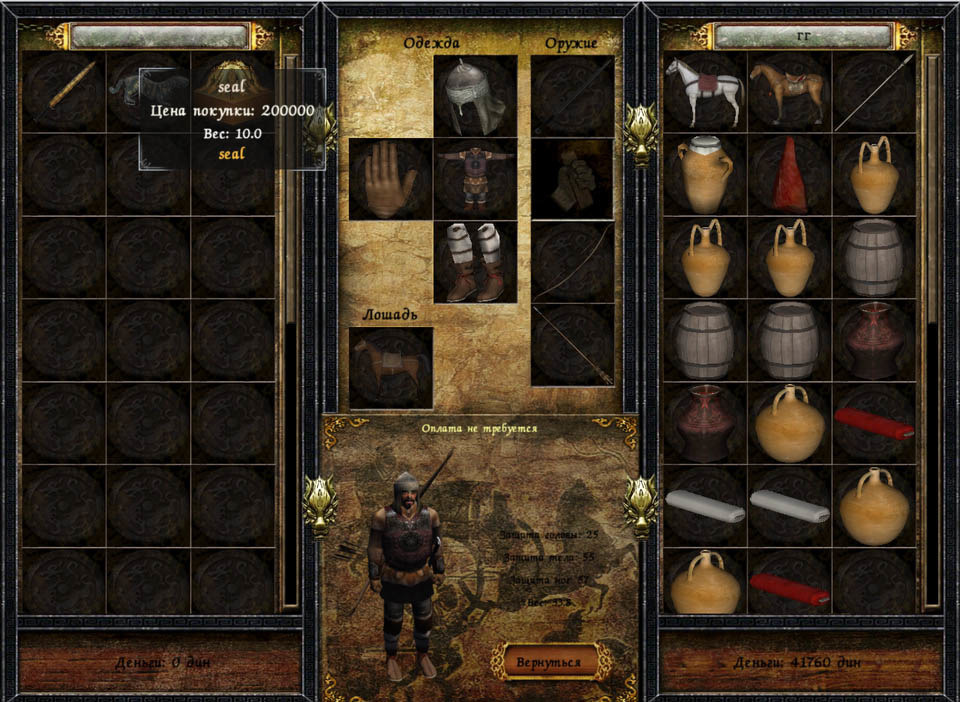Select the equipped helmet slot
This screenshot has height=702, width=960.
coord(475,96)
